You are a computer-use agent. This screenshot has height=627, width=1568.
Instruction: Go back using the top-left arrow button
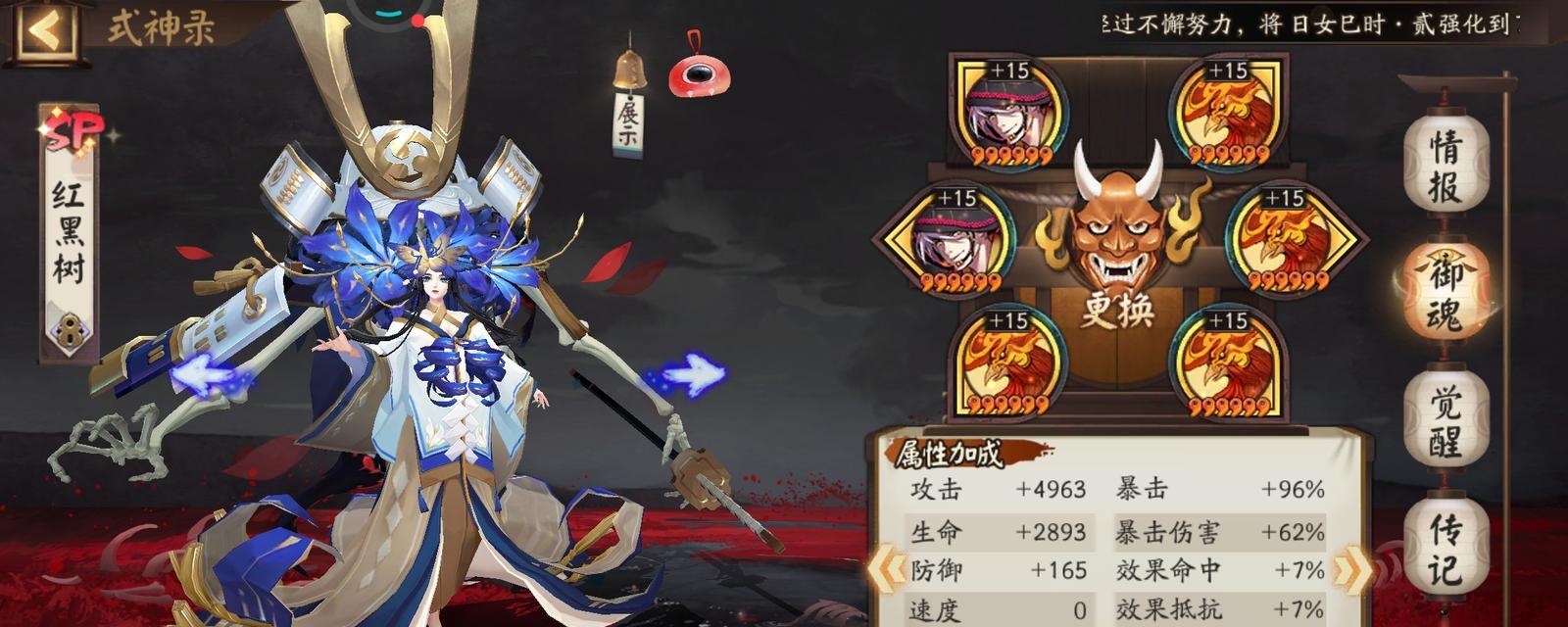click(x=44, y=29)
